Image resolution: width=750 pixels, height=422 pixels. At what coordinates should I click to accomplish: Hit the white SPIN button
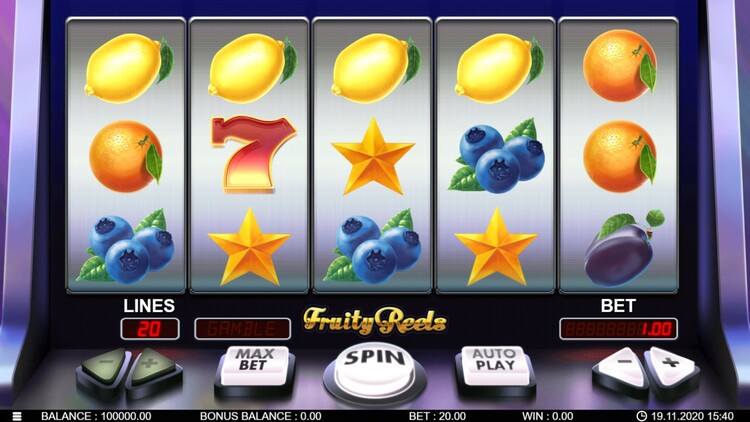coord(375,362)
